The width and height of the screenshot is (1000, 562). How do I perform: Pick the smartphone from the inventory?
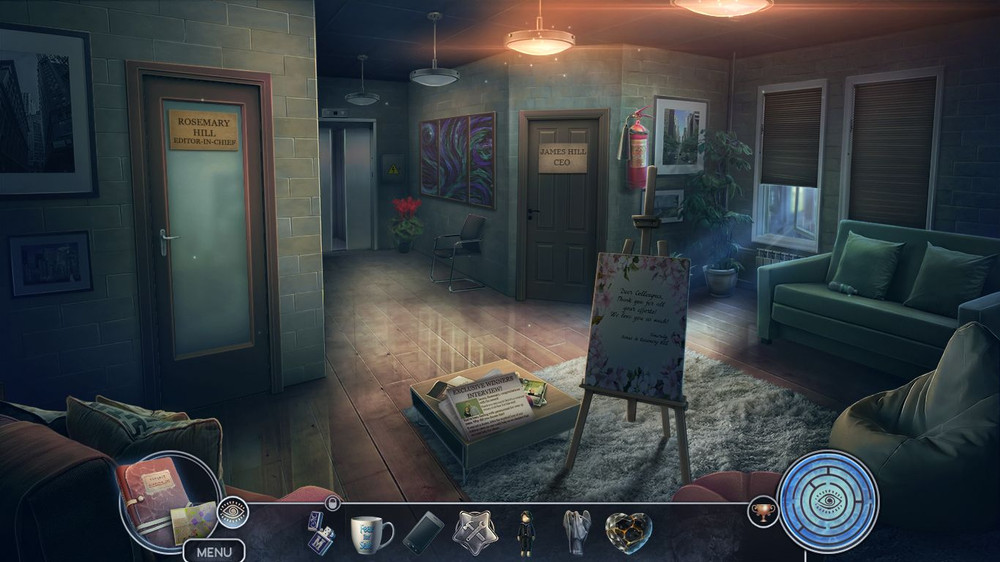(x=423, y=532)
